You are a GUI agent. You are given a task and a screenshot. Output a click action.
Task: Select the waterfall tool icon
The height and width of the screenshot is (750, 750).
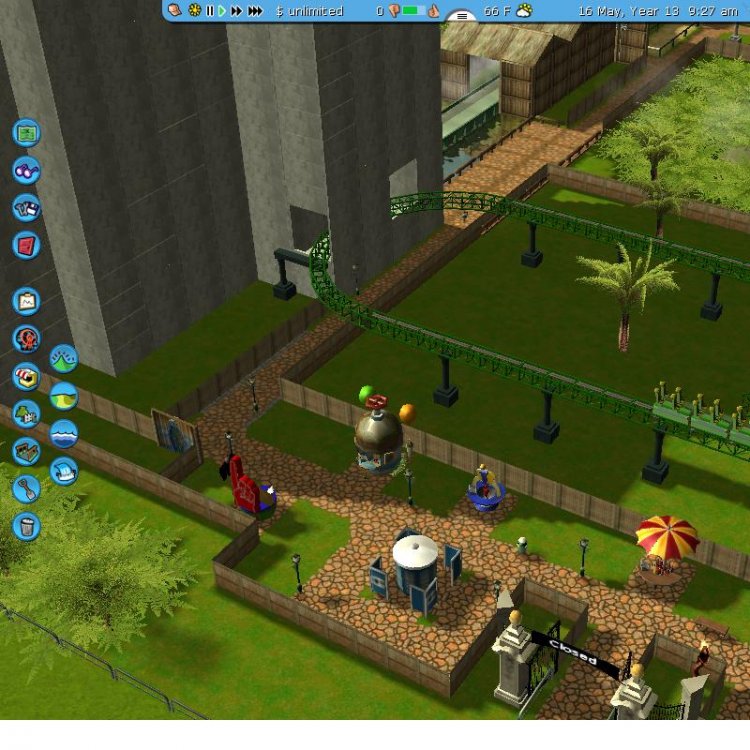coord(64,471)
